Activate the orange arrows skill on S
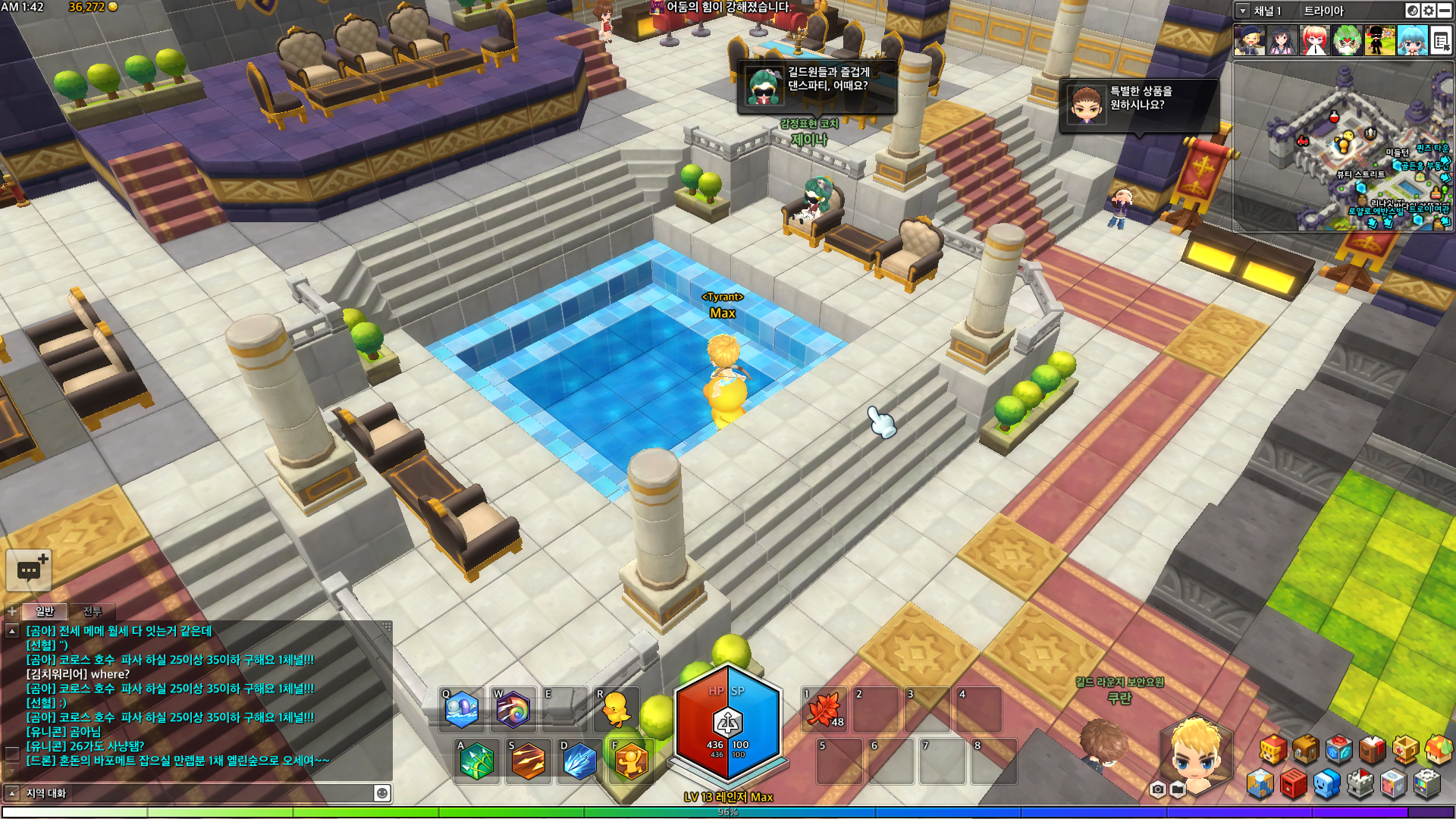The height and width of the screenshot is (819, 1456). tap(528, 761)
